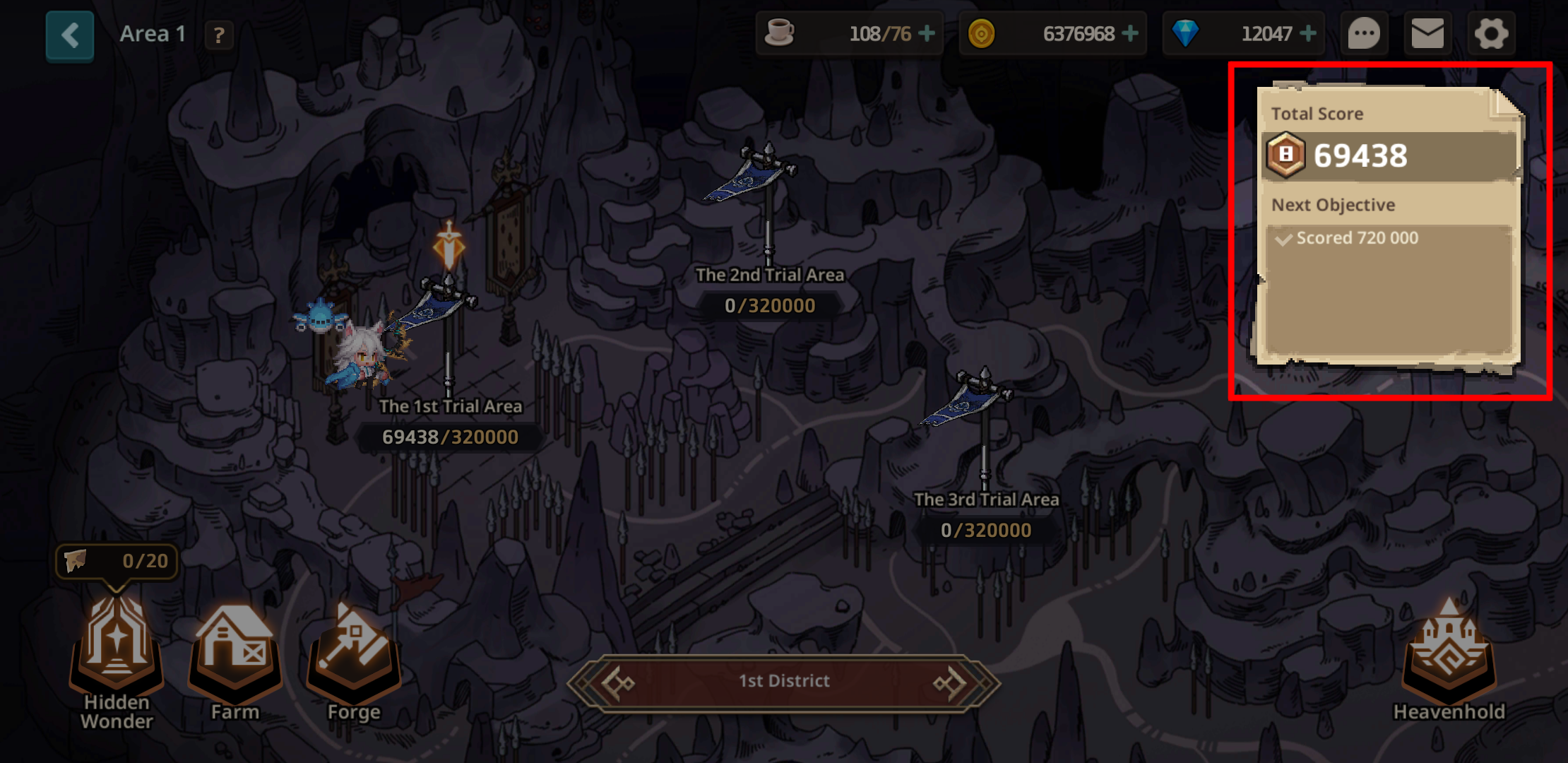
Task: Buy more gold with the plus button
Action: click(1130, 33)
